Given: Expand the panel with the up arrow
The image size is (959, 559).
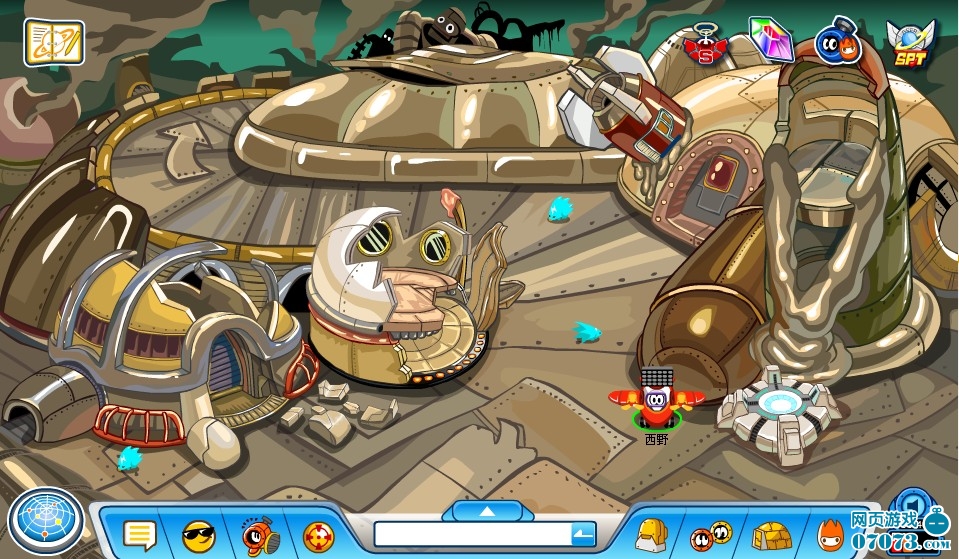Looking at the screenshot, I should click(x=487, y=511).
